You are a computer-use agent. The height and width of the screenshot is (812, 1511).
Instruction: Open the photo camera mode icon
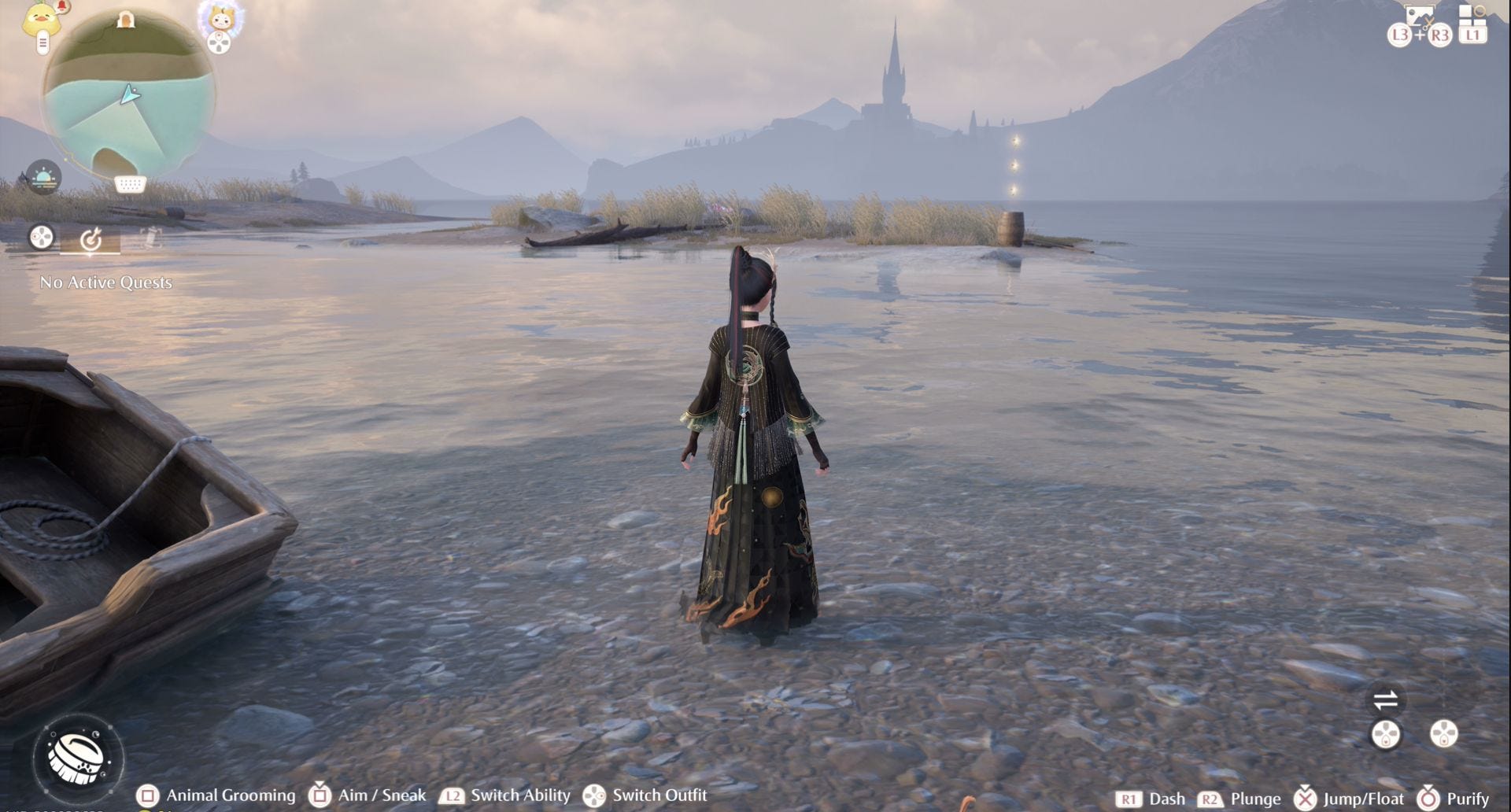[x=1419, y=17]
